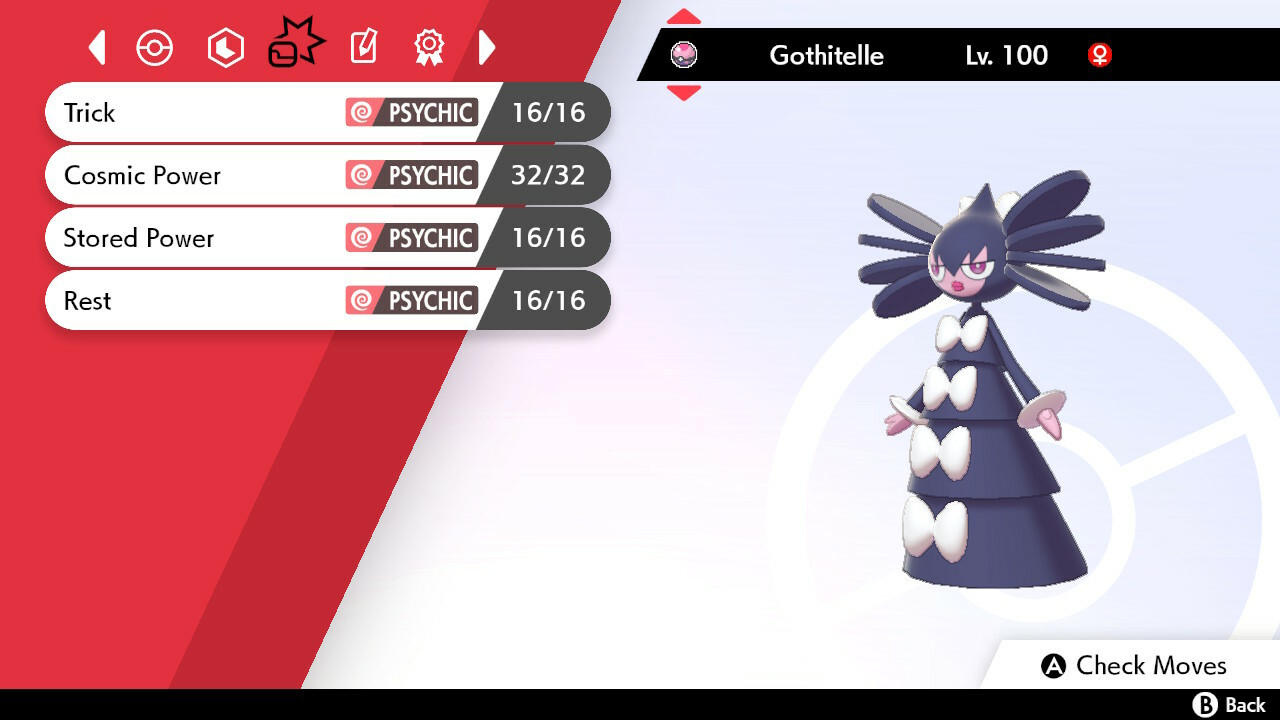Viewport: 1280px width, 720px height.
Task: Open the Poké Ball summary tab
Action: pos(155,48)
